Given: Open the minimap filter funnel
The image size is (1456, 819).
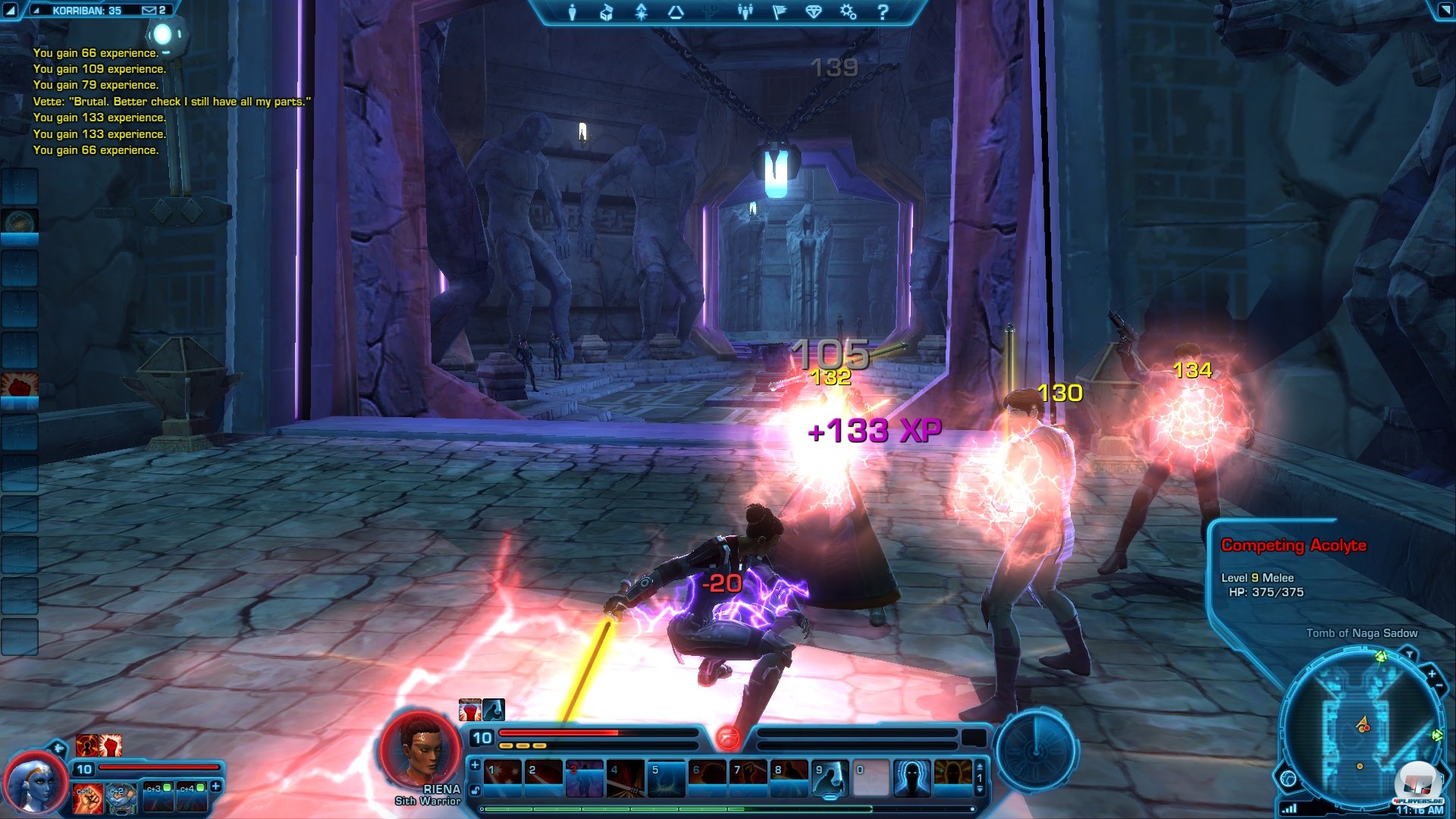Looking at the screenshot, I should click(1409, 654).
